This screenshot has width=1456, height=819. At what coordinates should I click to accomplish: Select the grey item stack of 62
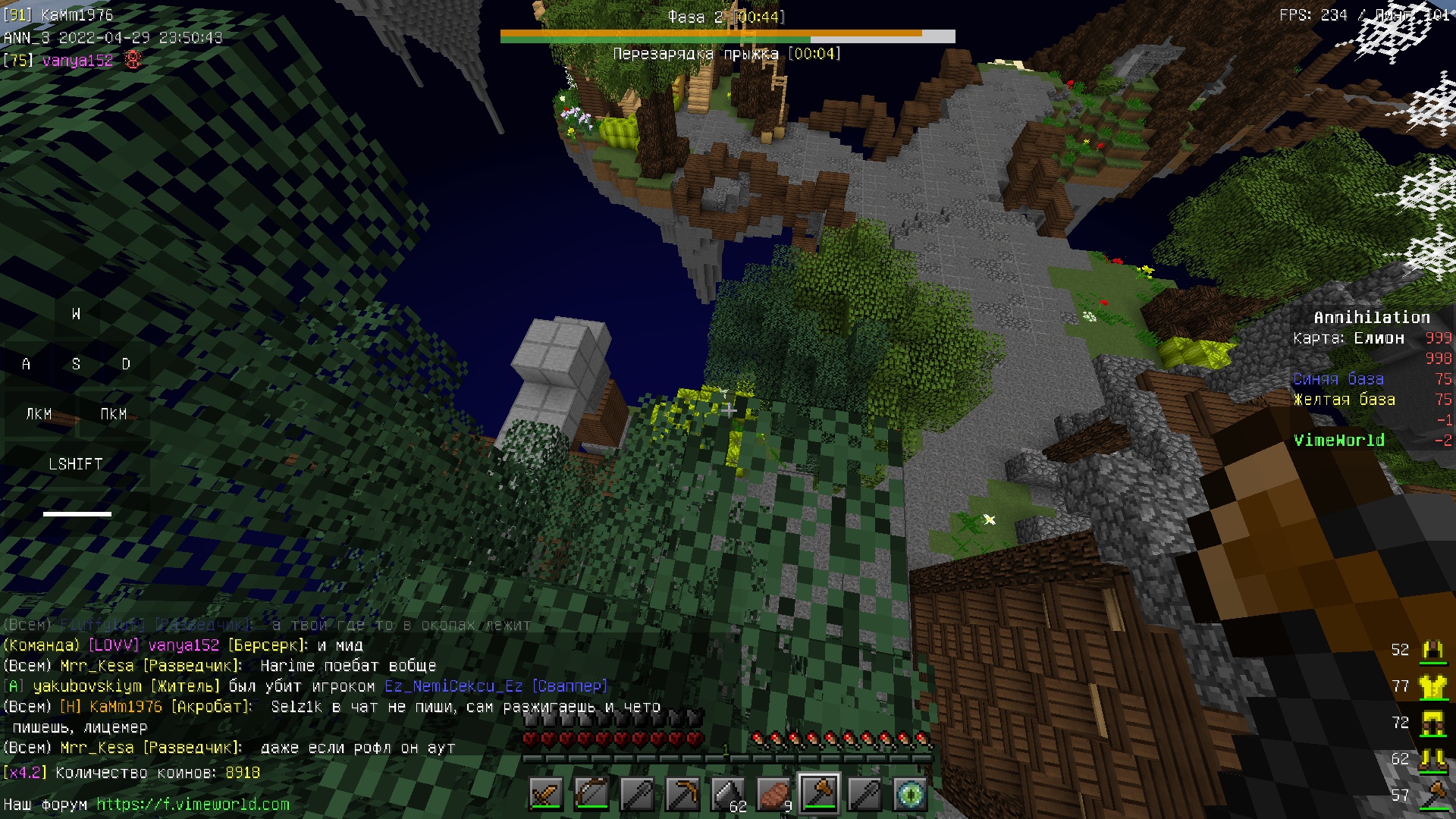(728, 794)
